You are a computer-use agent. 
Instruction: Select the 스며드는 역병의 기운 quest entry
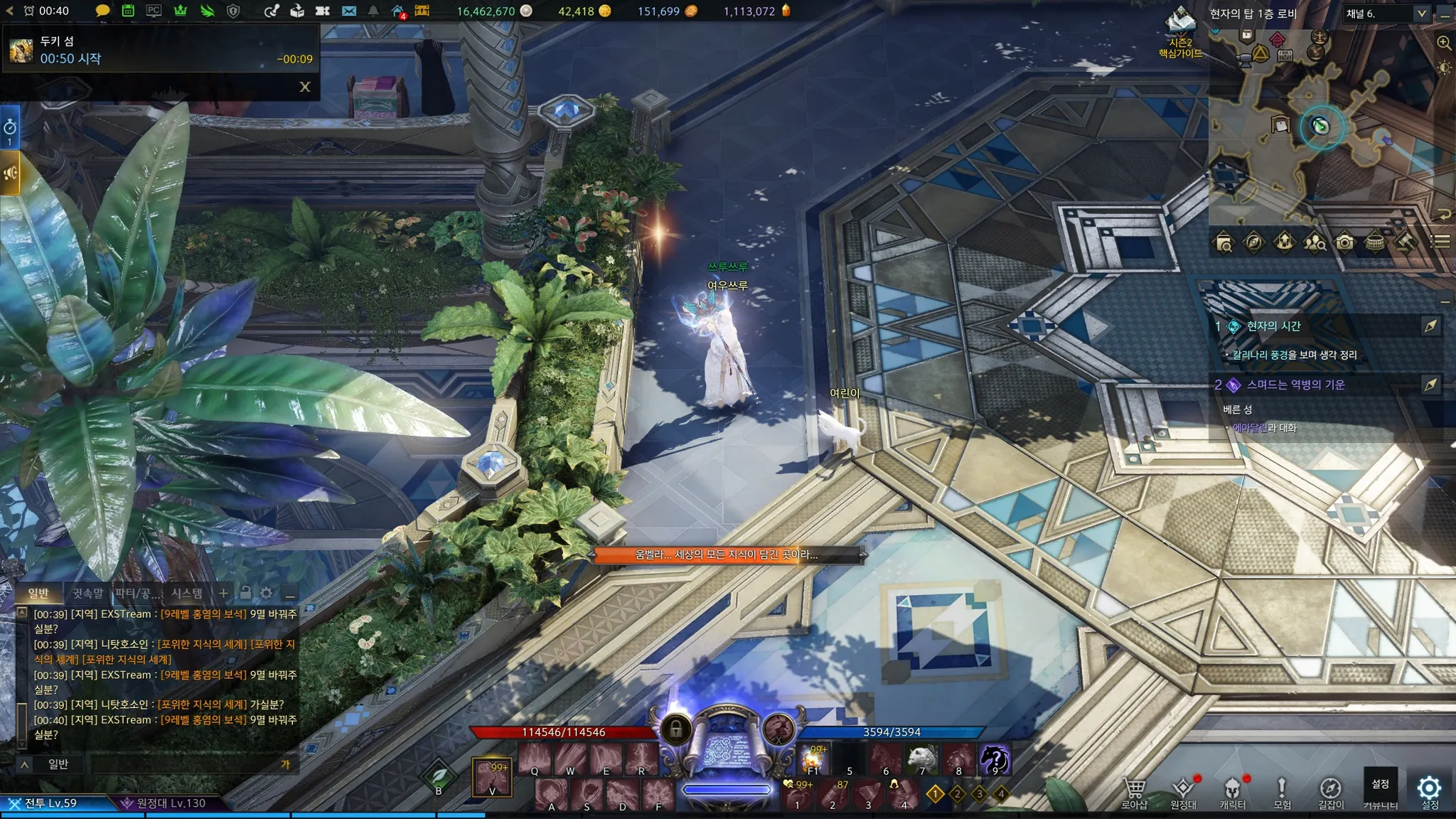coord(1295,385)
